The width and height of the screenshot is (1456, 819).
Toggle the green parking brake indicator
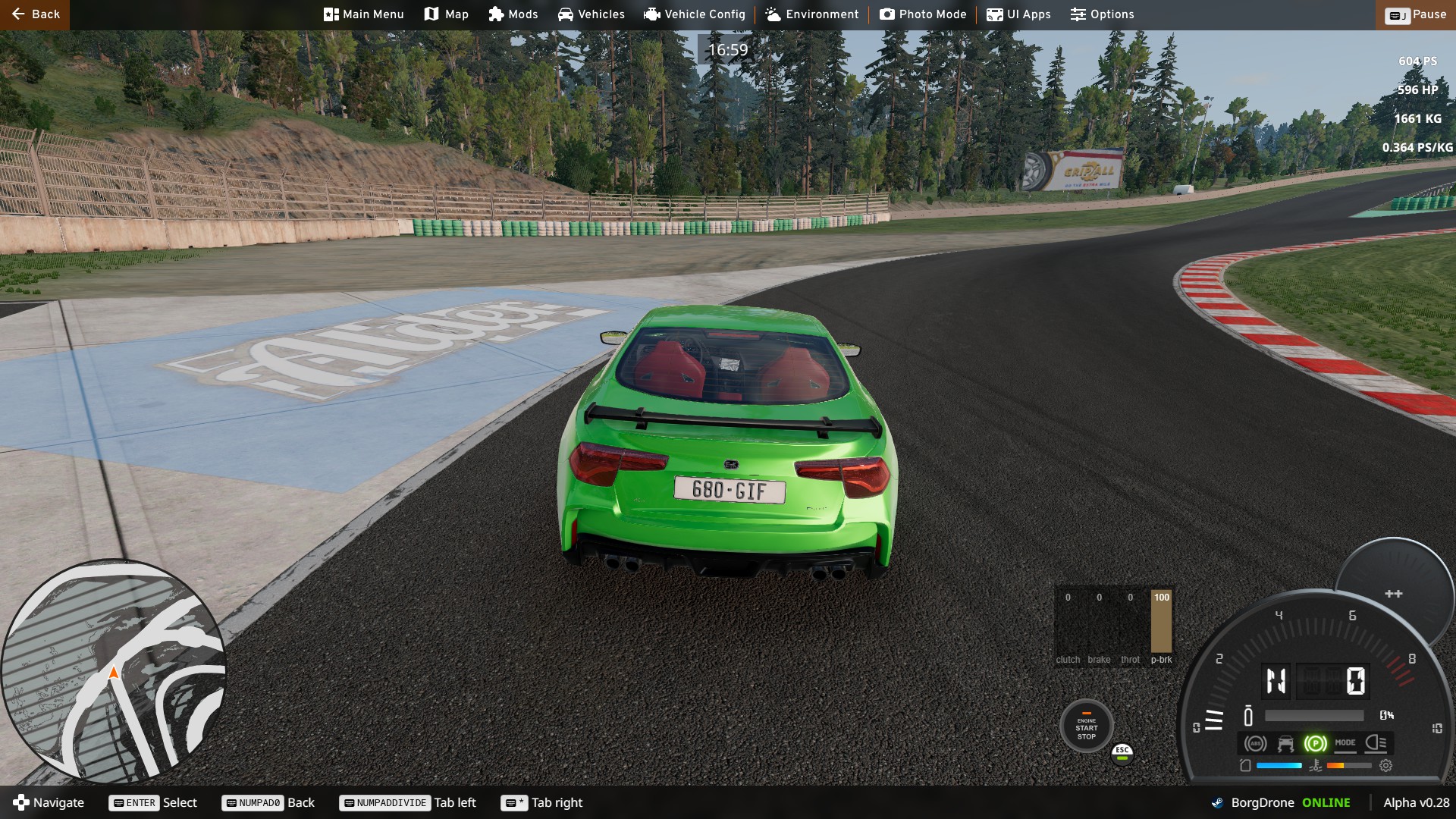(1315, 744)
